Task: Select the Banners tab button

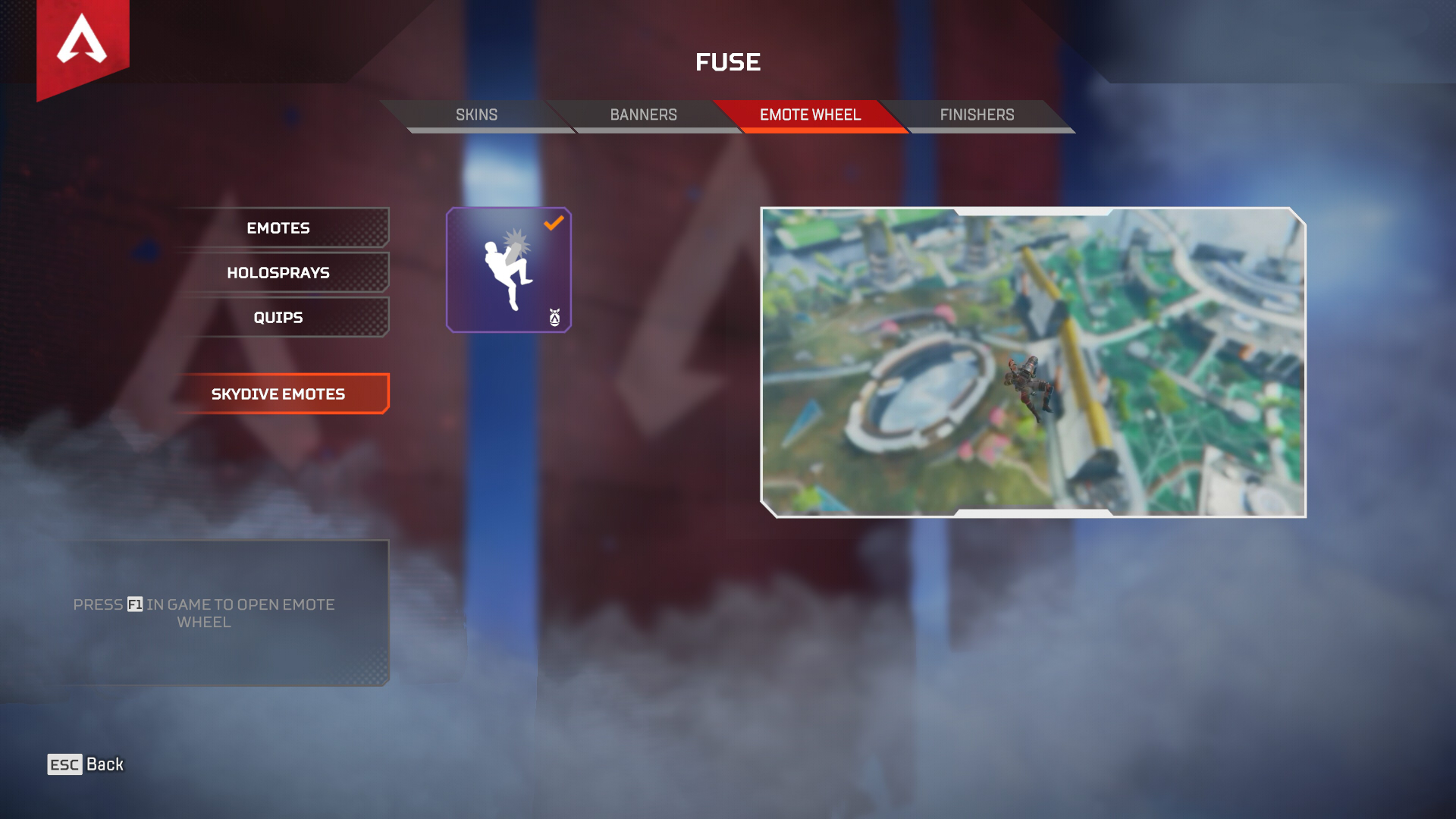Action: pyautogui.click(x=644, y=115)
